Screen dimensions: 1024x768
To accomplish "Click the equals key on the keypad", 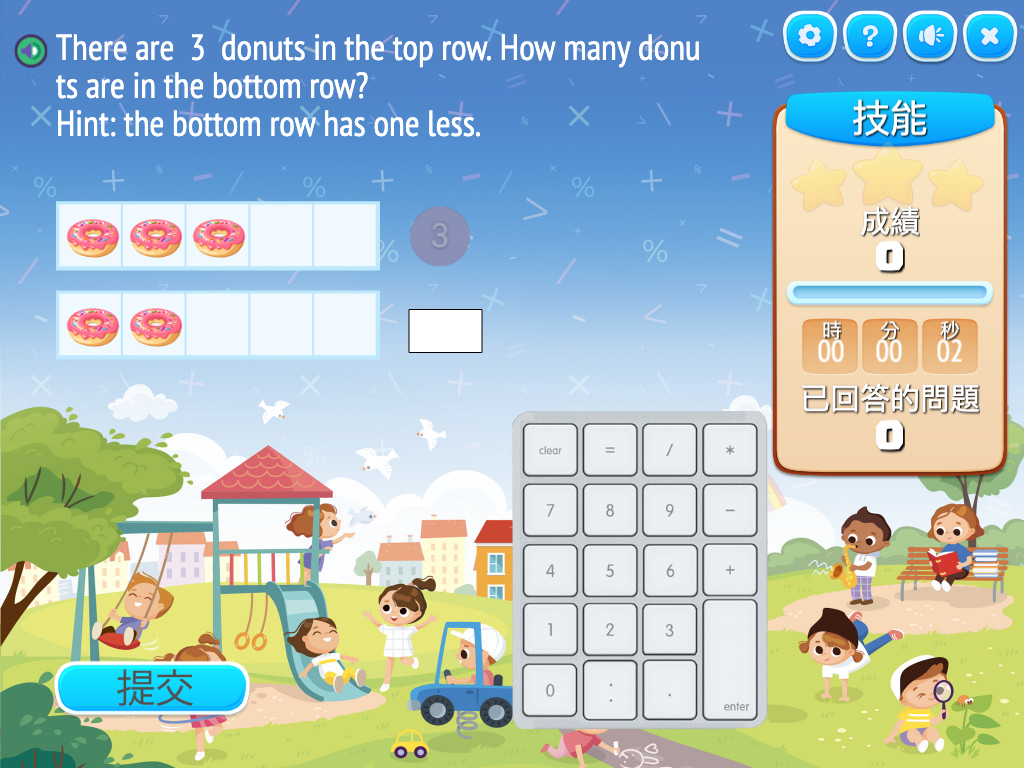I will click(610, 450).
